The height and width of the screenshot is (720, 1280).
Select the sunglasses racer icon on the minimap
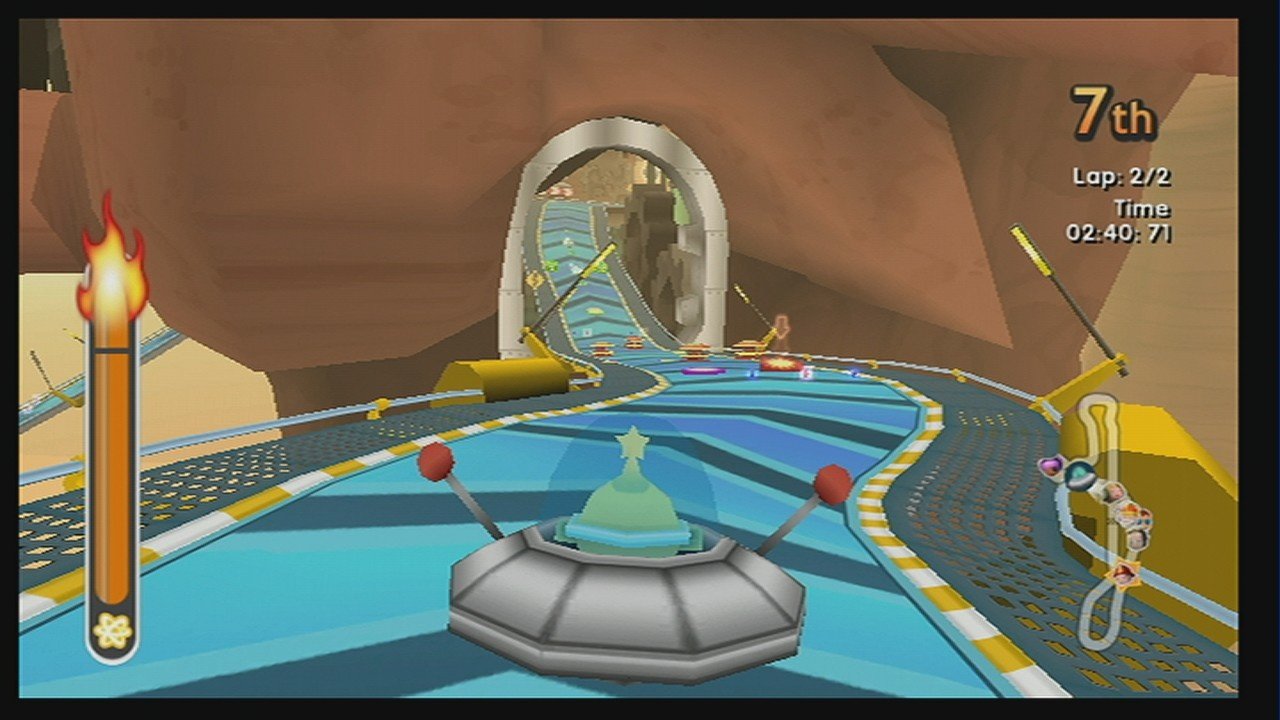[x=1143, y=521]
